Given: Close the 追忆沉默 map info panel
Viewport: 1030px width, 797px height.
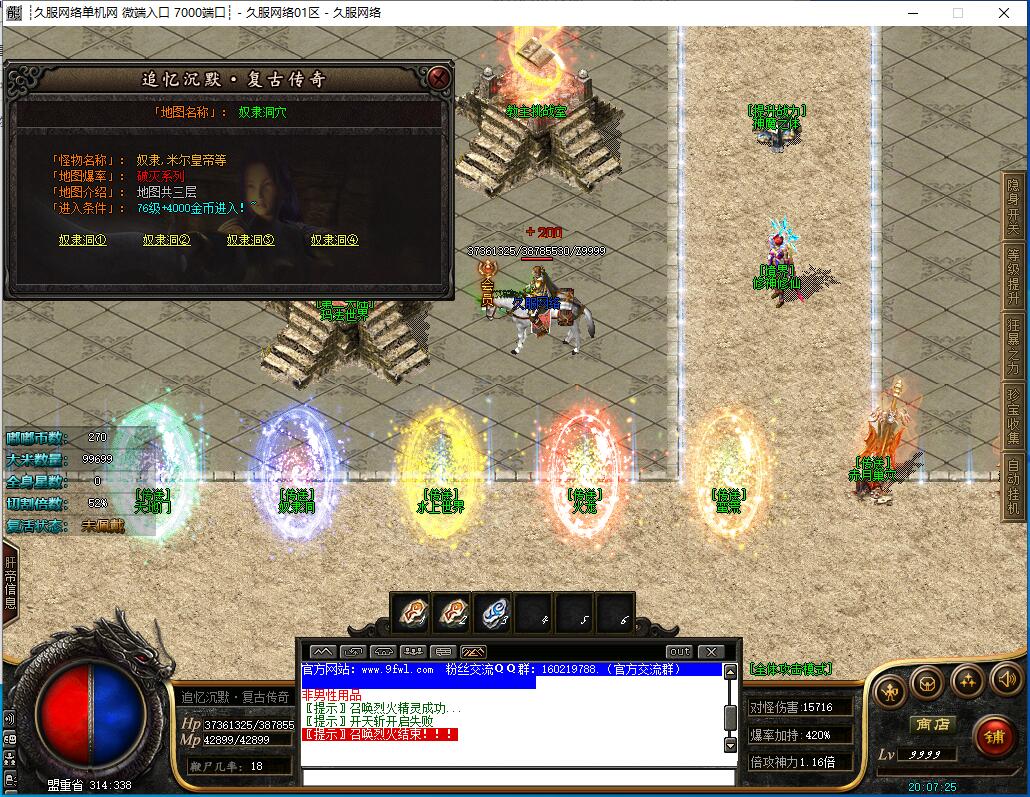Looking at the screenshot, I should [x=437, y=78].
